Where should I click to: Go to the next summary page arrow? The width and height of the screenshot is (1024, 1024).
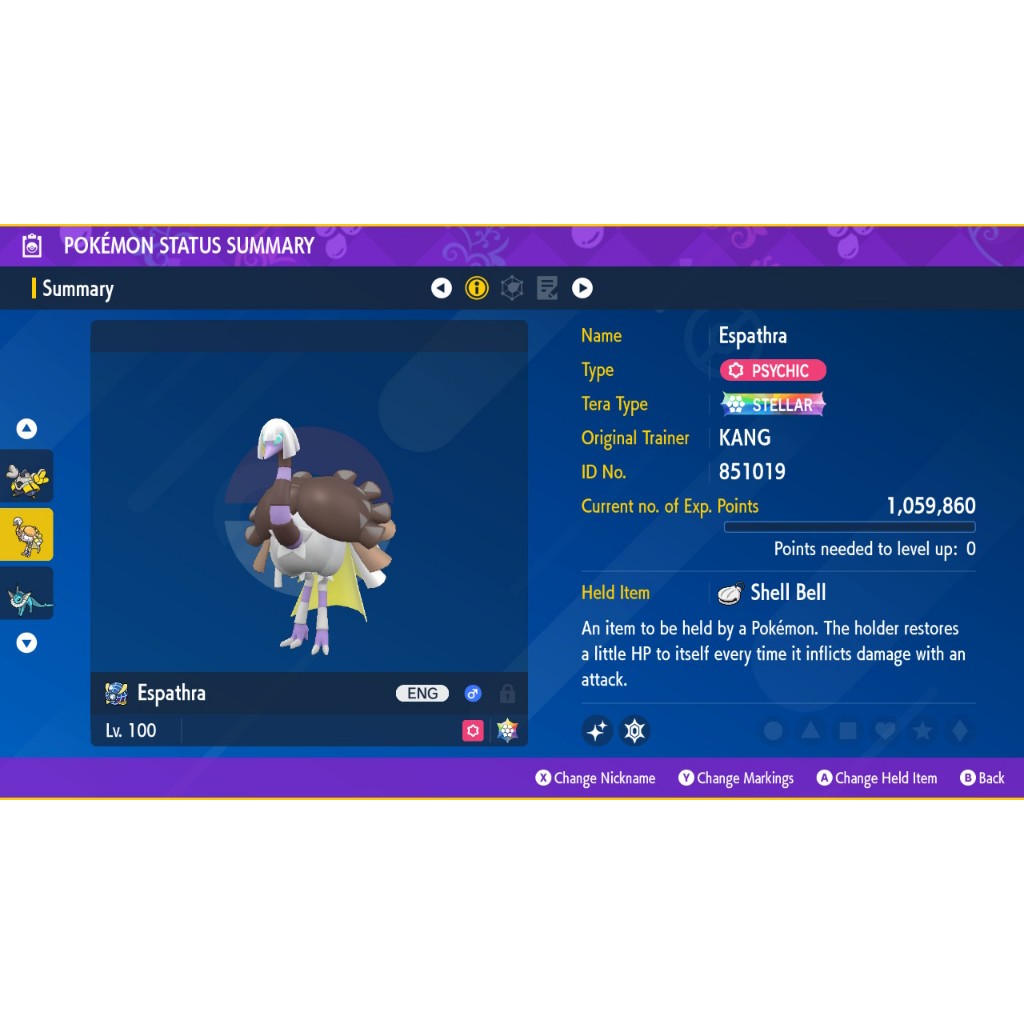coord(582,289)
